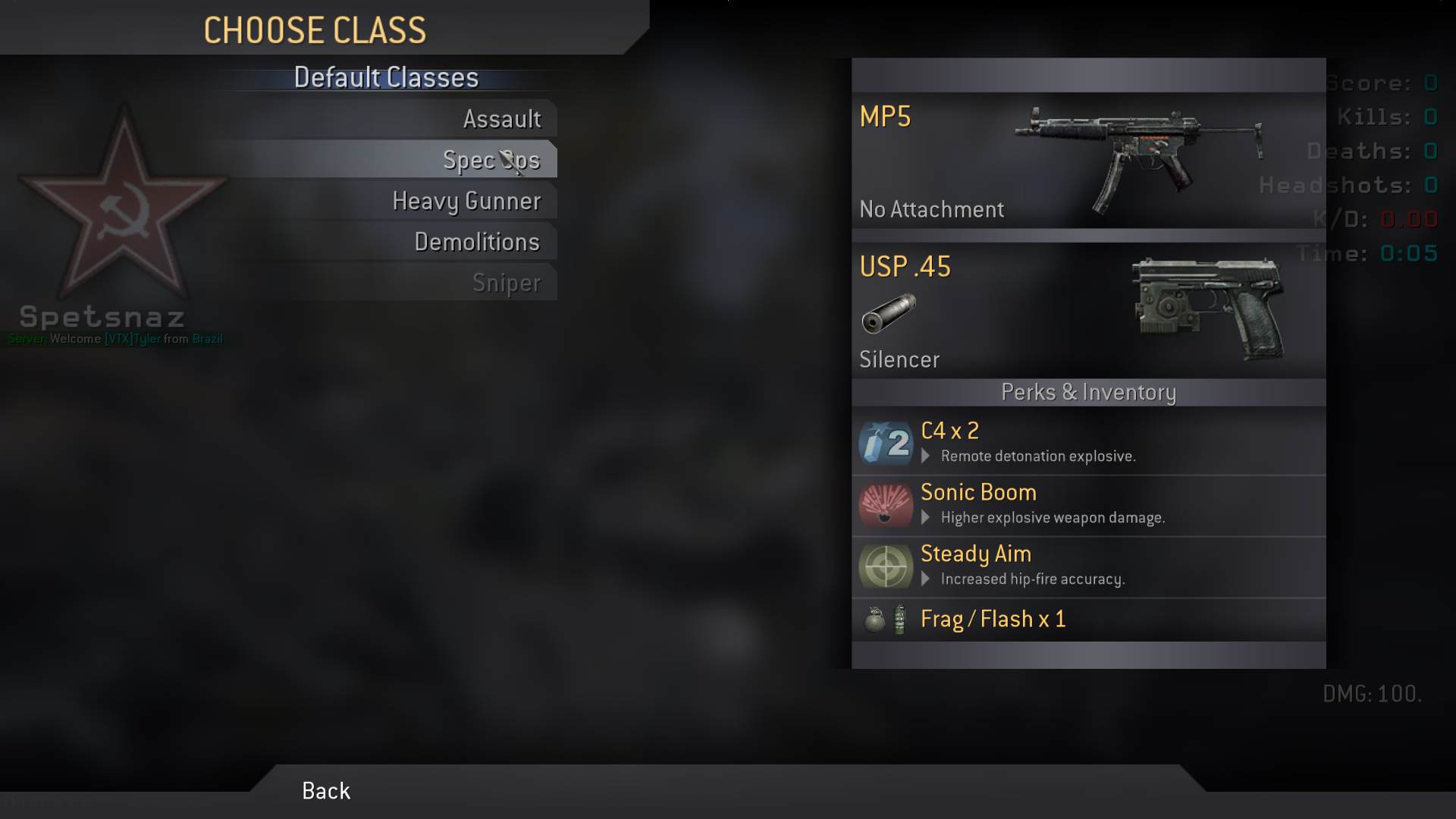
Task: Select the Demolitions class
Action: click(x=477, y=242)
